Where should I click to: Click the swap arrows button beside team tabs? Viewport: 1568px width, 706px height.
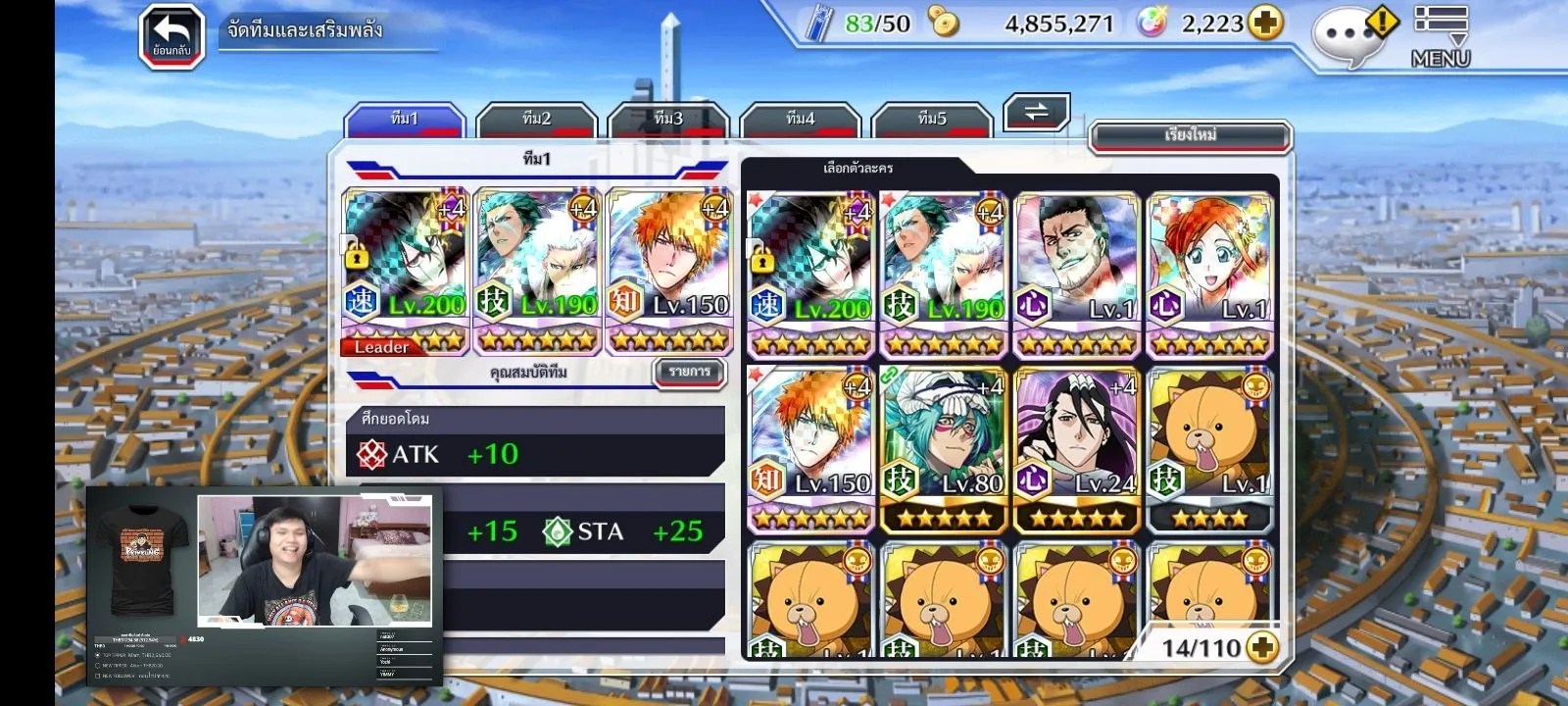pos(1036,113)
